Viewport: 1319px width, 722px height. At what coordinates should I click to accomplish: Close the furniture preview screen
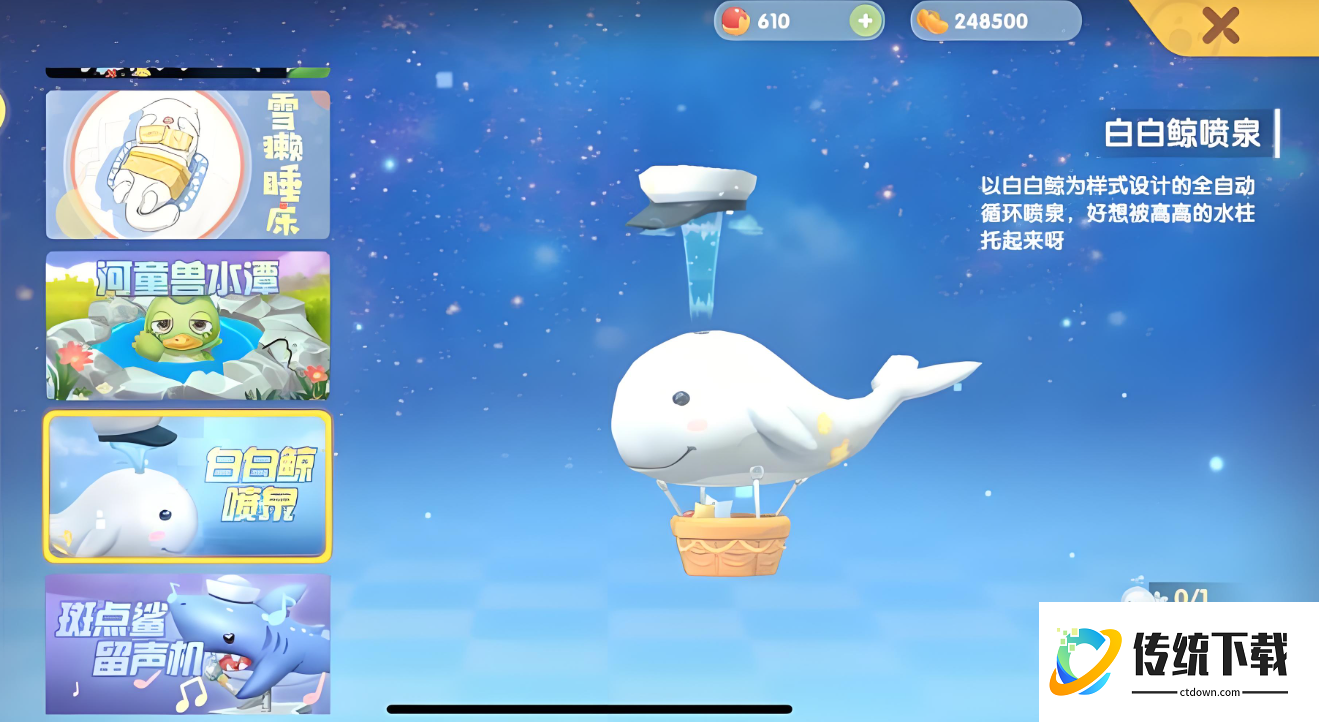pos(1220,24)
